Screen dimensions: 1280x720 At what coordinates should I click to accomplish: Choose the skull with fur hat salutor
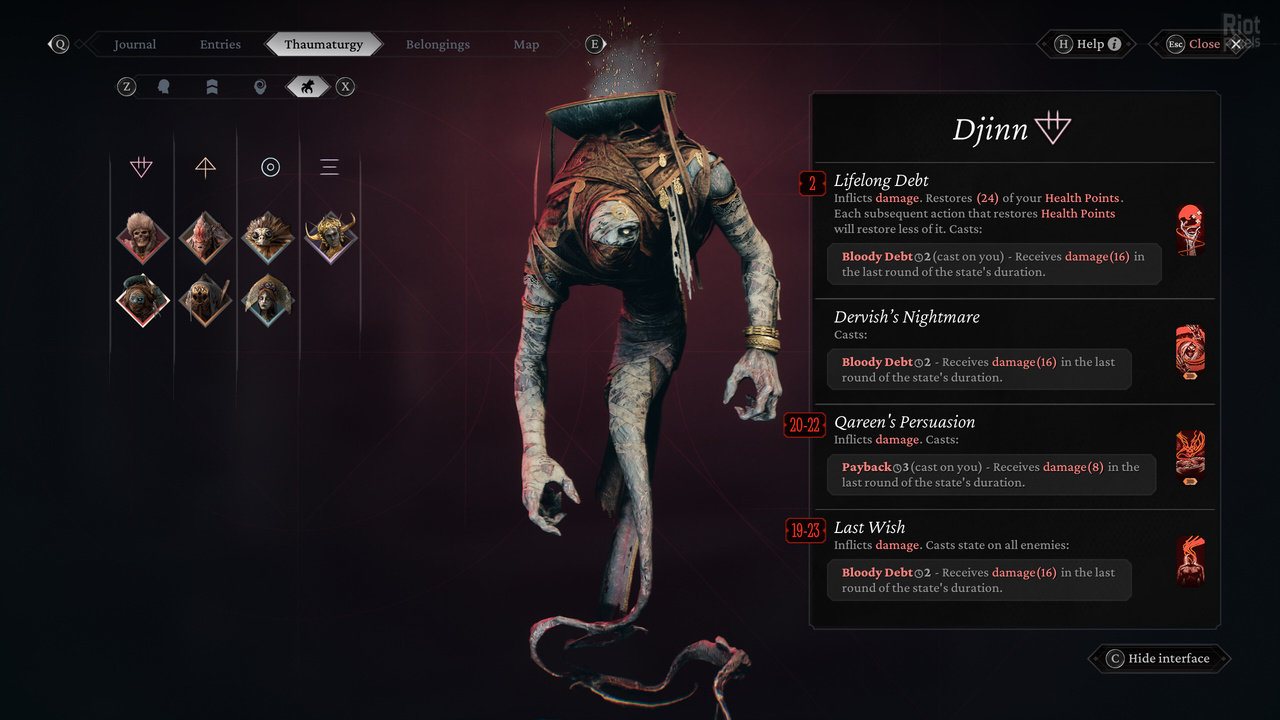point(141,237)
